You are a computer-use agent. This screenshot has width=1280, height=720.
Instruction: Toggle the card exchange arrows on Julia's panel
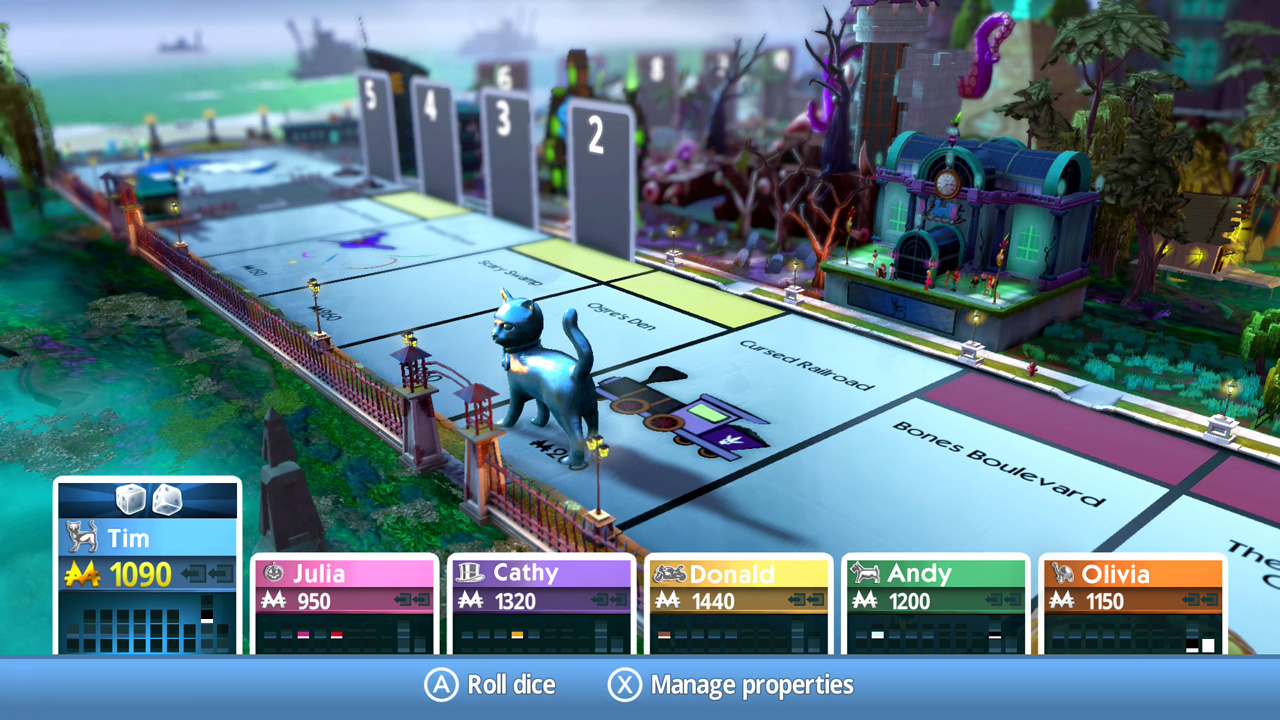[413, 601]
